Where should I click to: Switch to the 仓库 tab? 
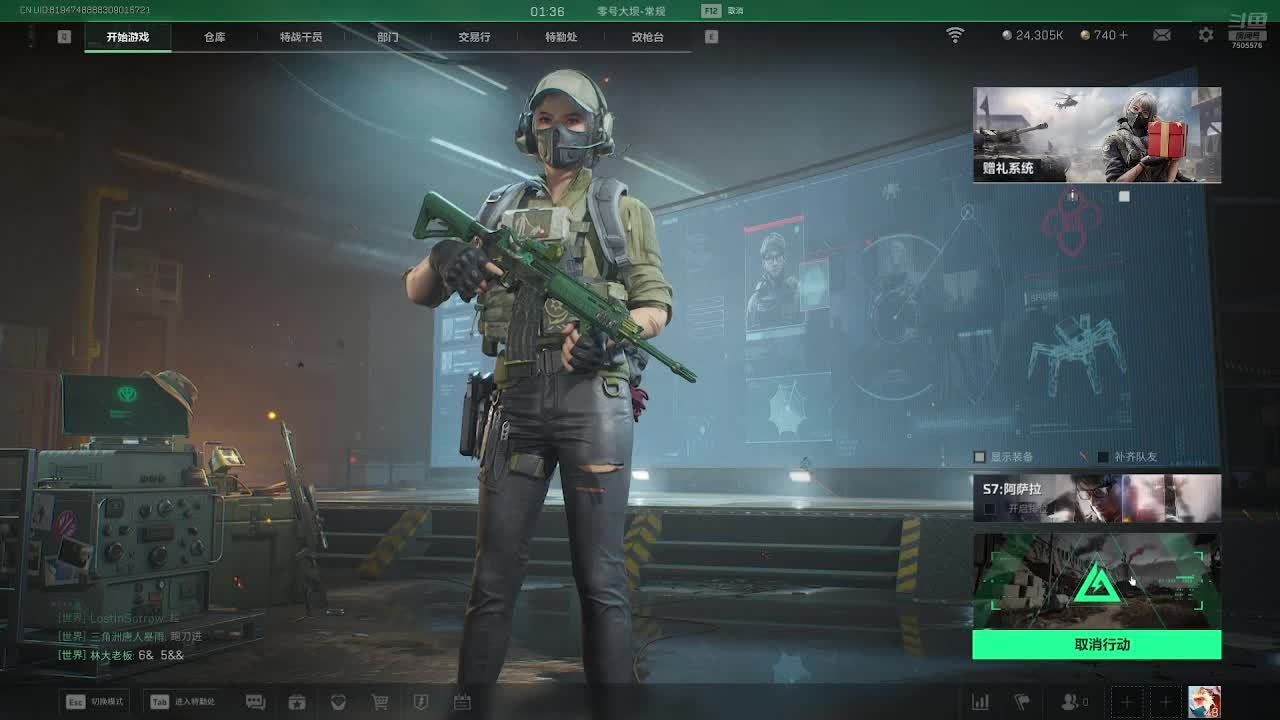click(x=214, y=37)
